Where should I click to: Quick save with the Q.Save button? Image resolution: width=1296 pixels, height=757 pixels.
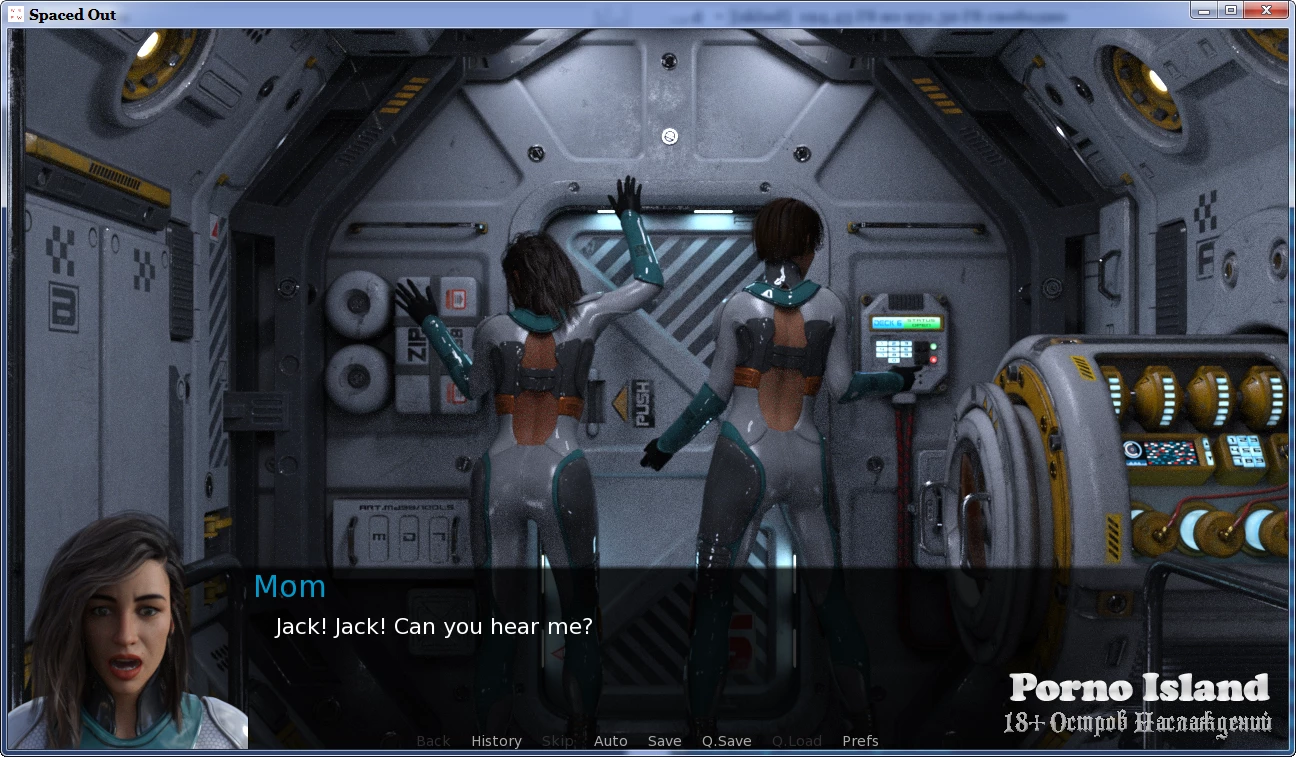click(726, 741)
